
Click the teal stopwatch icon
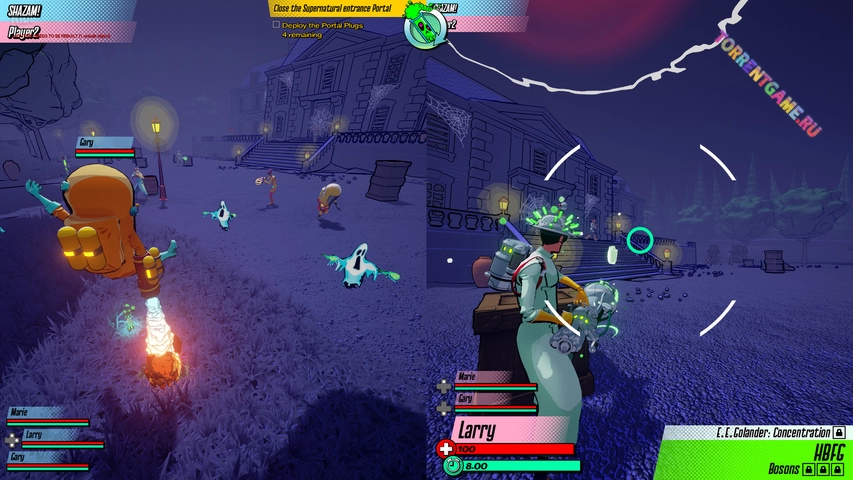tap(452, 465)
